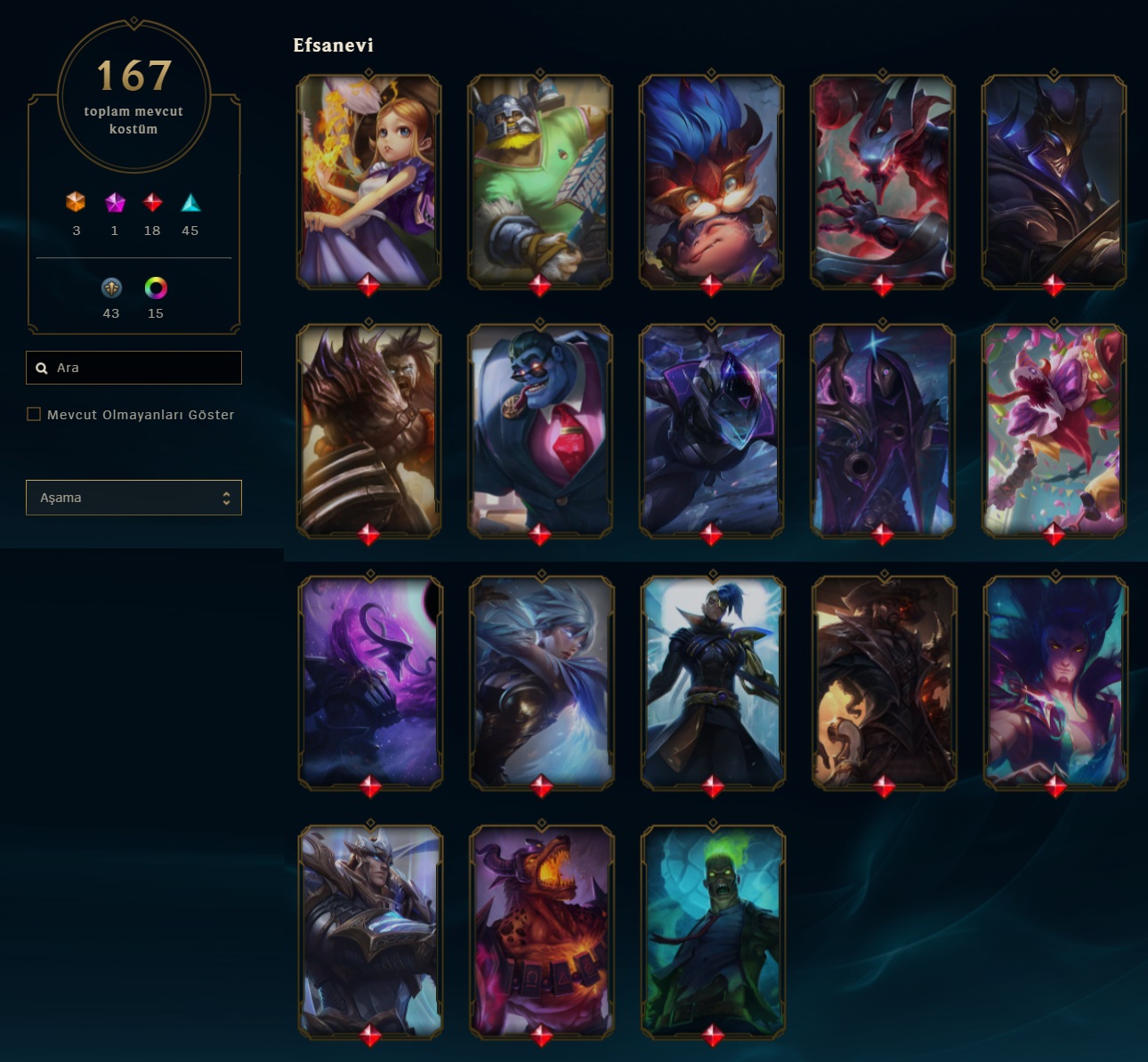1148x1062 pixels.
Task: Choose the green-jersey viking helmet skin
Action: click(x=540, y=181)
